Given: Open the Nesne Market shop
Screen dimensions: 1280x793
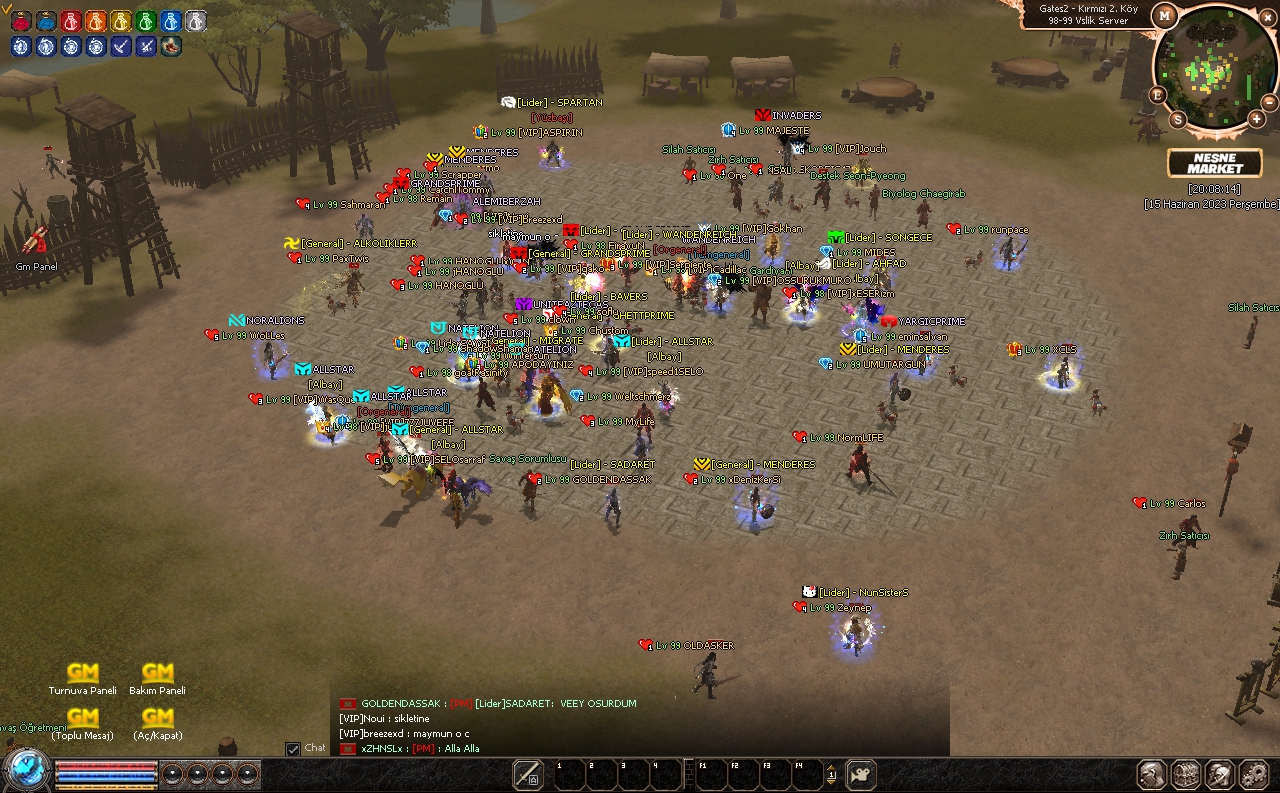Looking at the screenshot, I should (1214, 163).
